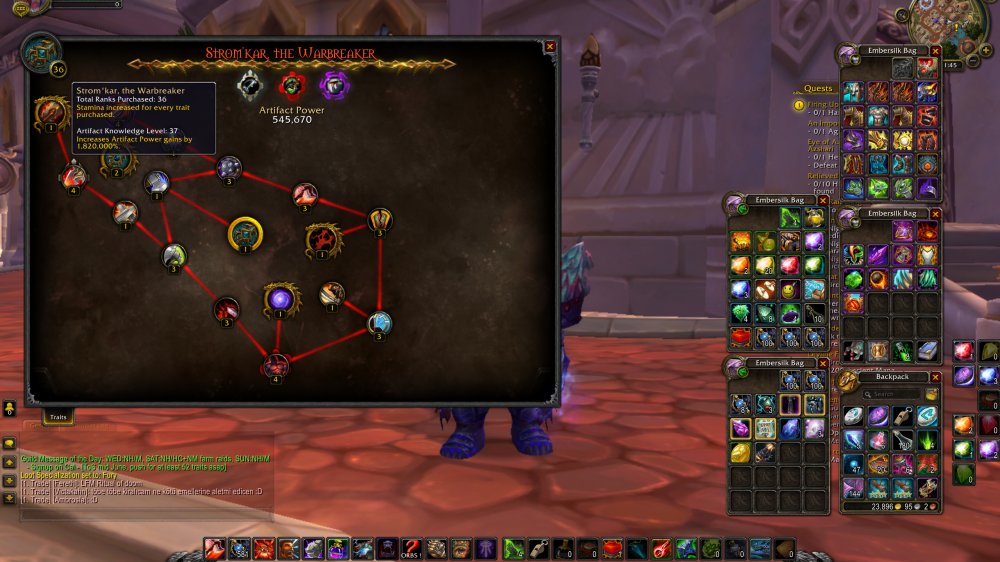The height and width of the screenshot is (562, 1000).
Task: Select the red dragon trait with golden border
Action: 322,239
